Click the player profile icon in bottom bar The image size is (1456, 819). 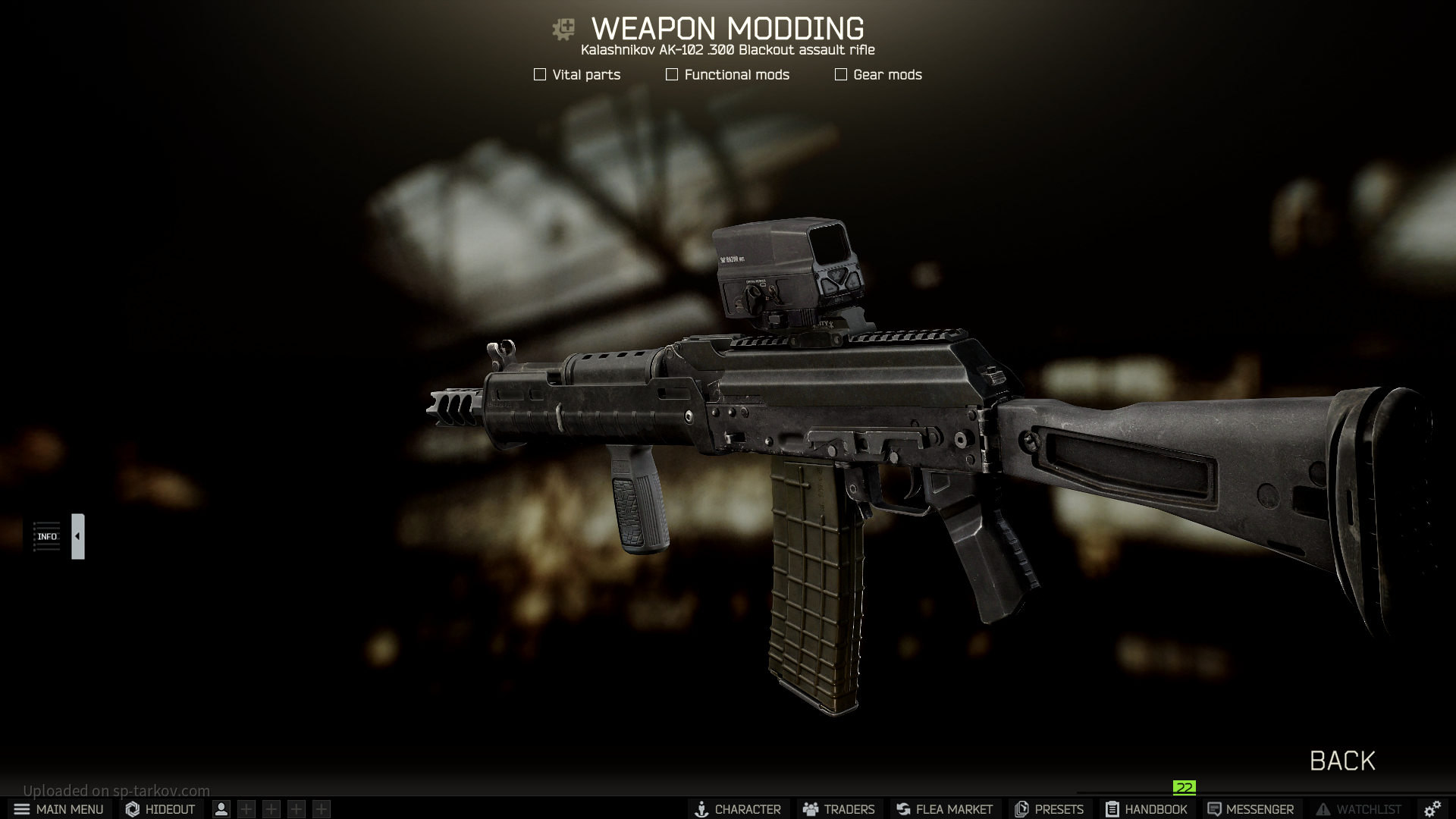coord(221,809)
